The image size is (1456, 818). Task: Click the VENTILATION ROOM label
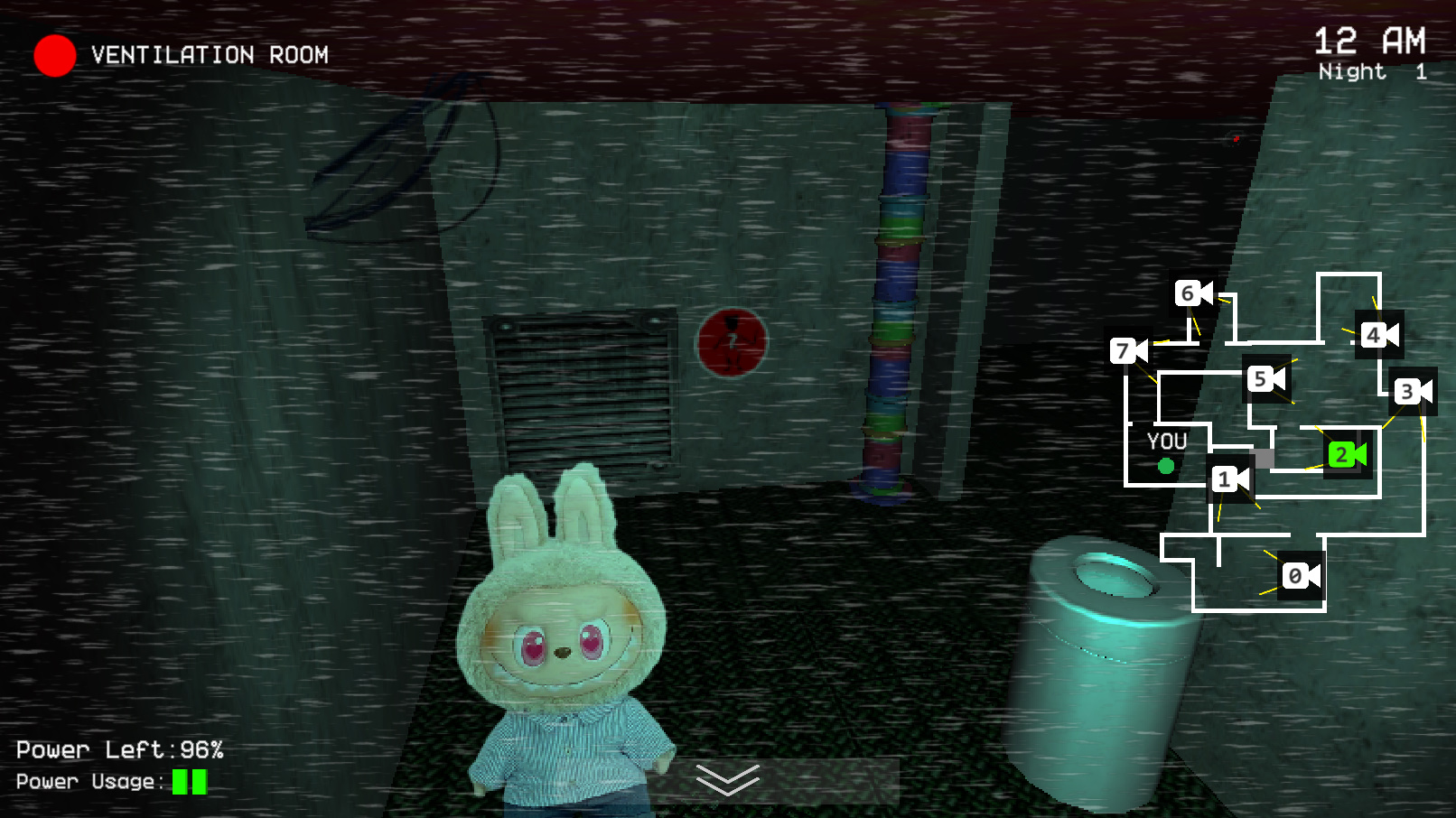[209, 55]
